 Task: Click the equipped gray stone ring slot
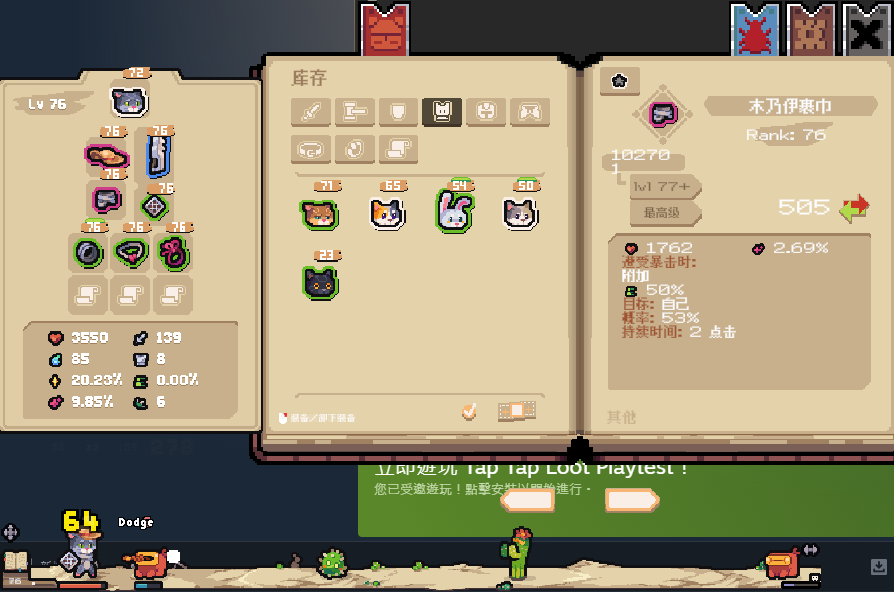[89, 252]
